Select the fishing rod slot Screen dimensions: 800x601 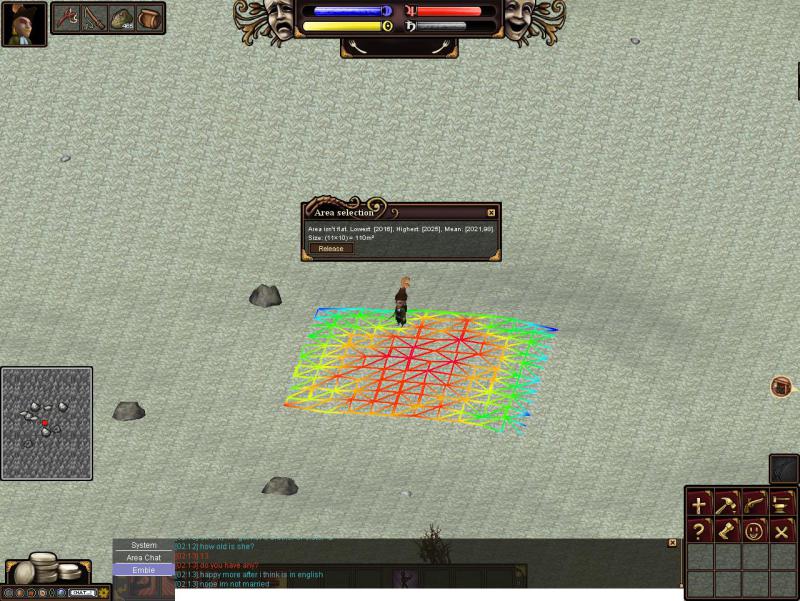tap(94, 18)
